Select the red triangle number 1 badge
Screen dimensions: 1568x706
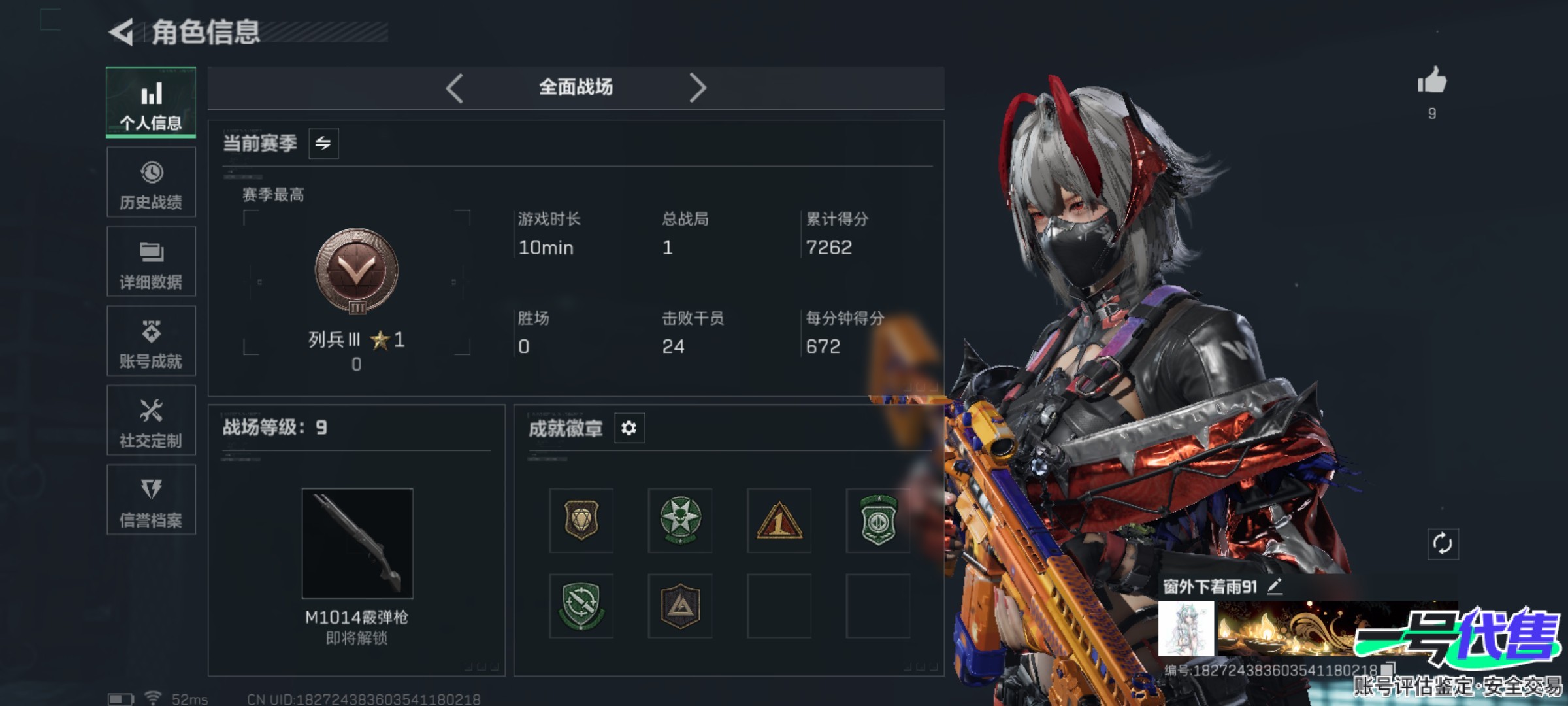[779, 521]
